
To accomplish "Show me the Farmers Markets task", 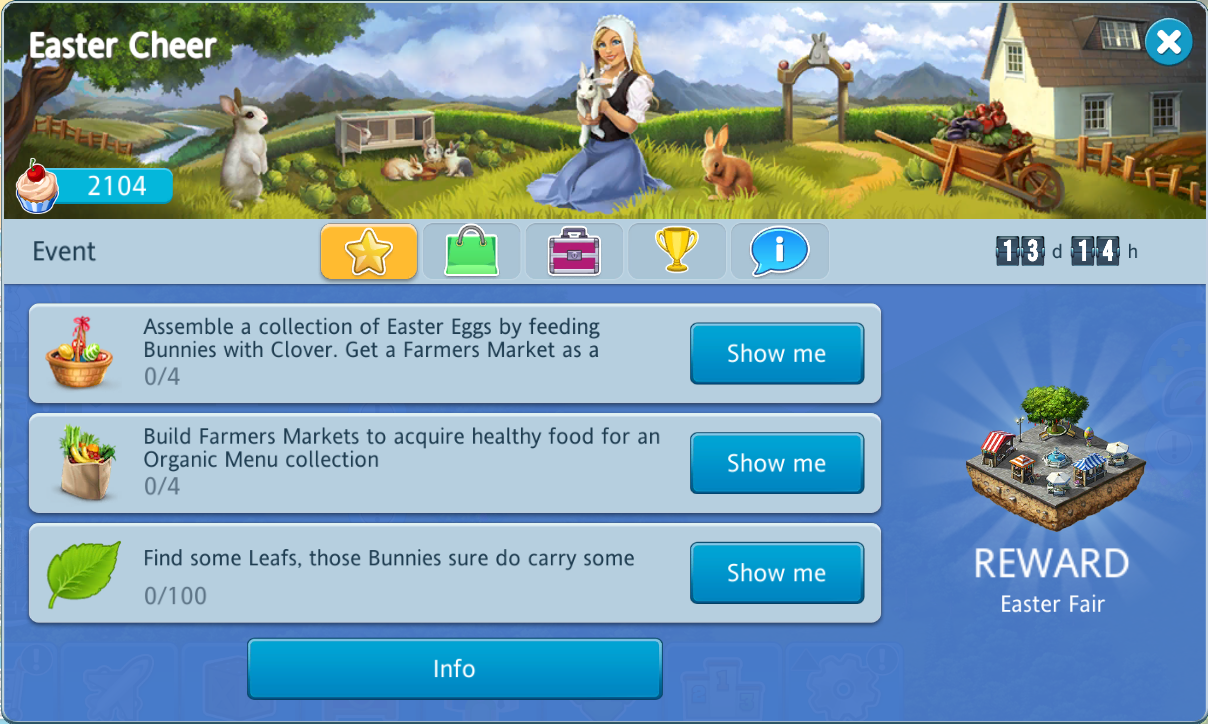I will pos(776,463).
